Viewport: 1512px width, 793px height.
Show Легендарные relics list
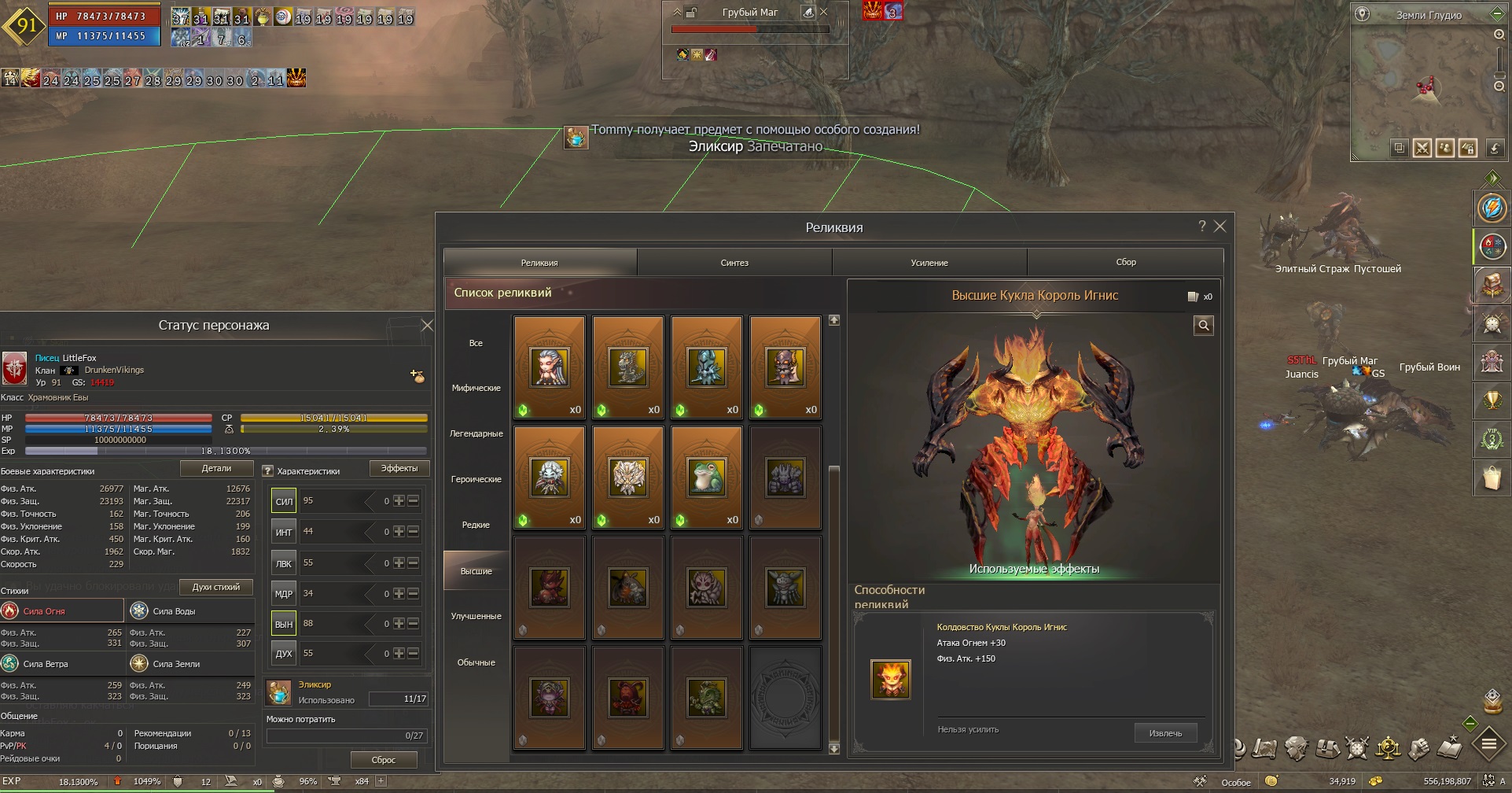coord(476,433)
